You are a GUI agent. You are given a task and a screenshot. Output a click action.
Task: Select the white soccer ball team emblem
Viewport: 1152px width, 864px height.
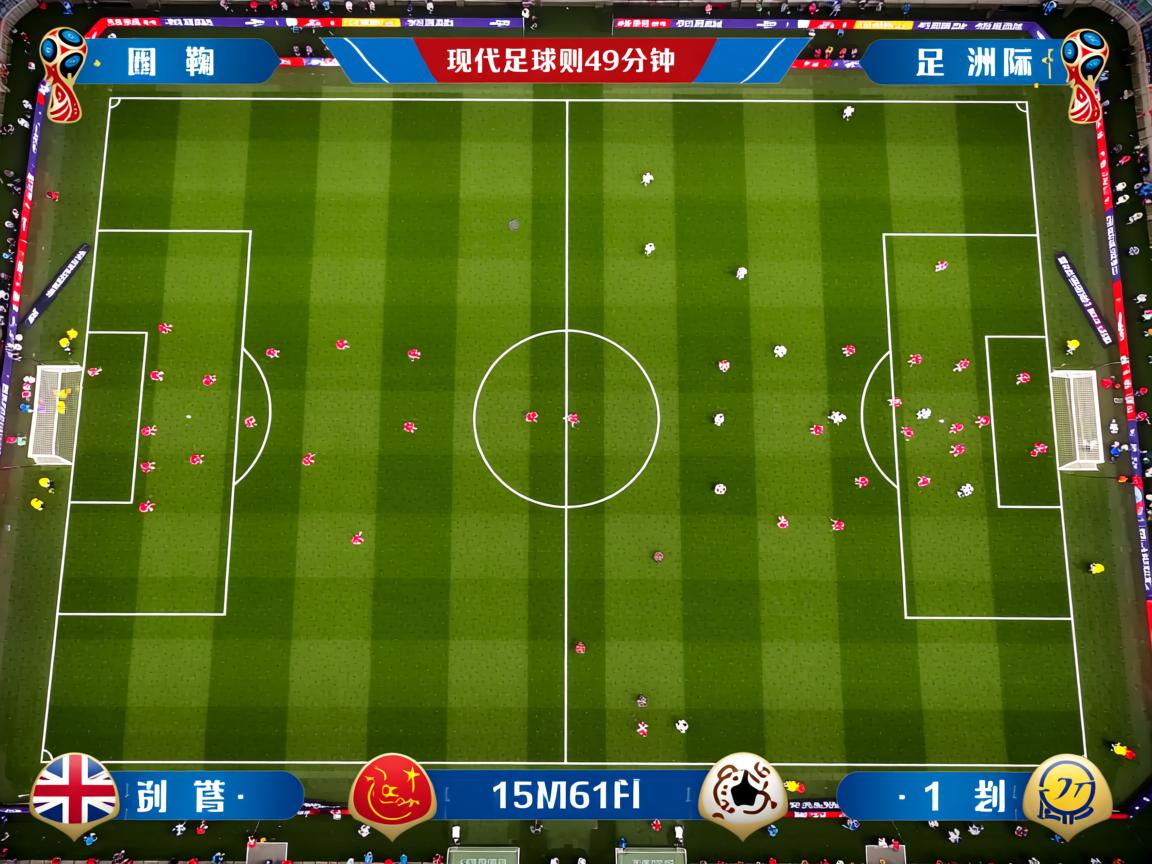[x=742, y=795]
